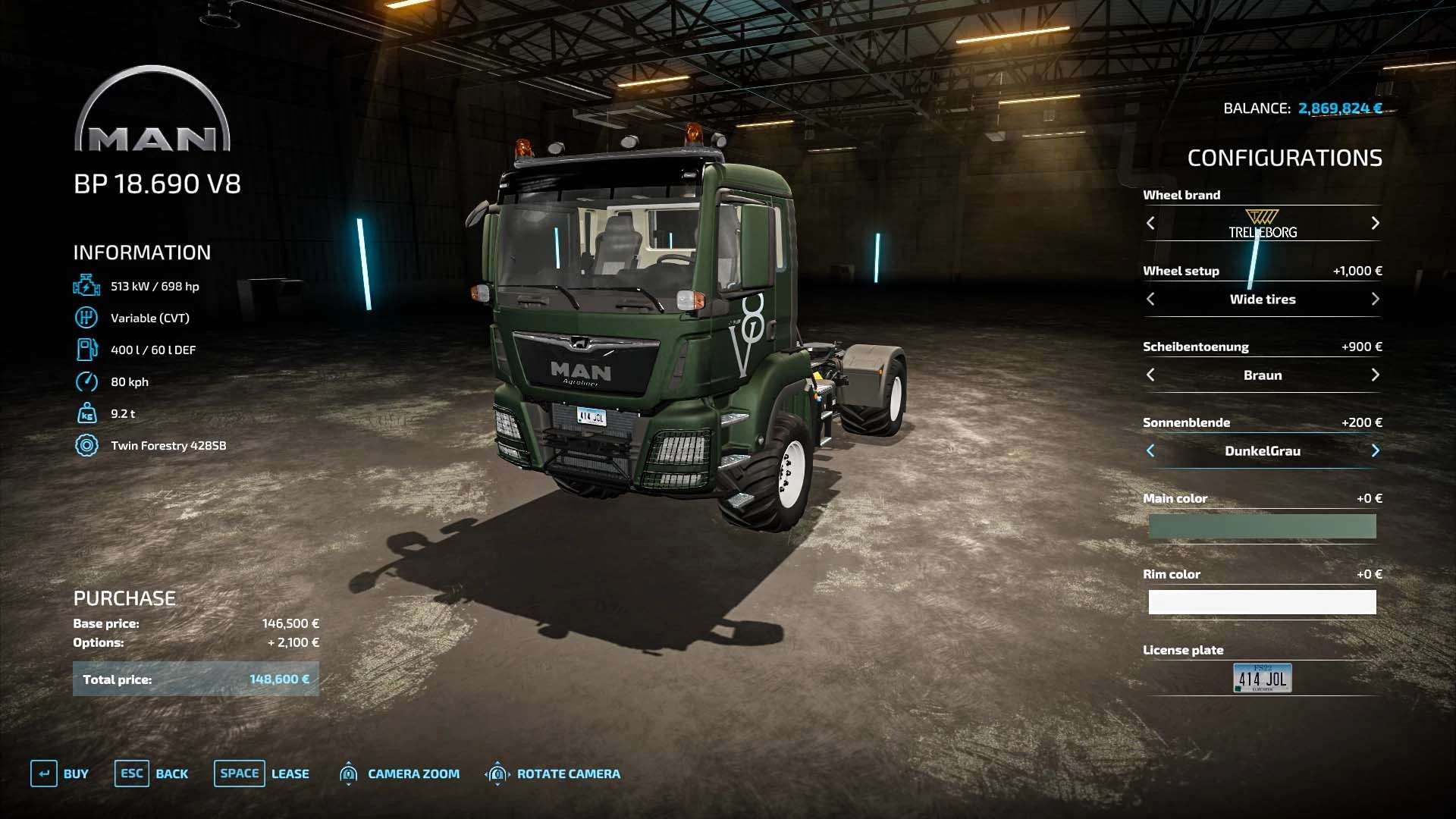Open the white Rim color swatch

click(1262, 602)
